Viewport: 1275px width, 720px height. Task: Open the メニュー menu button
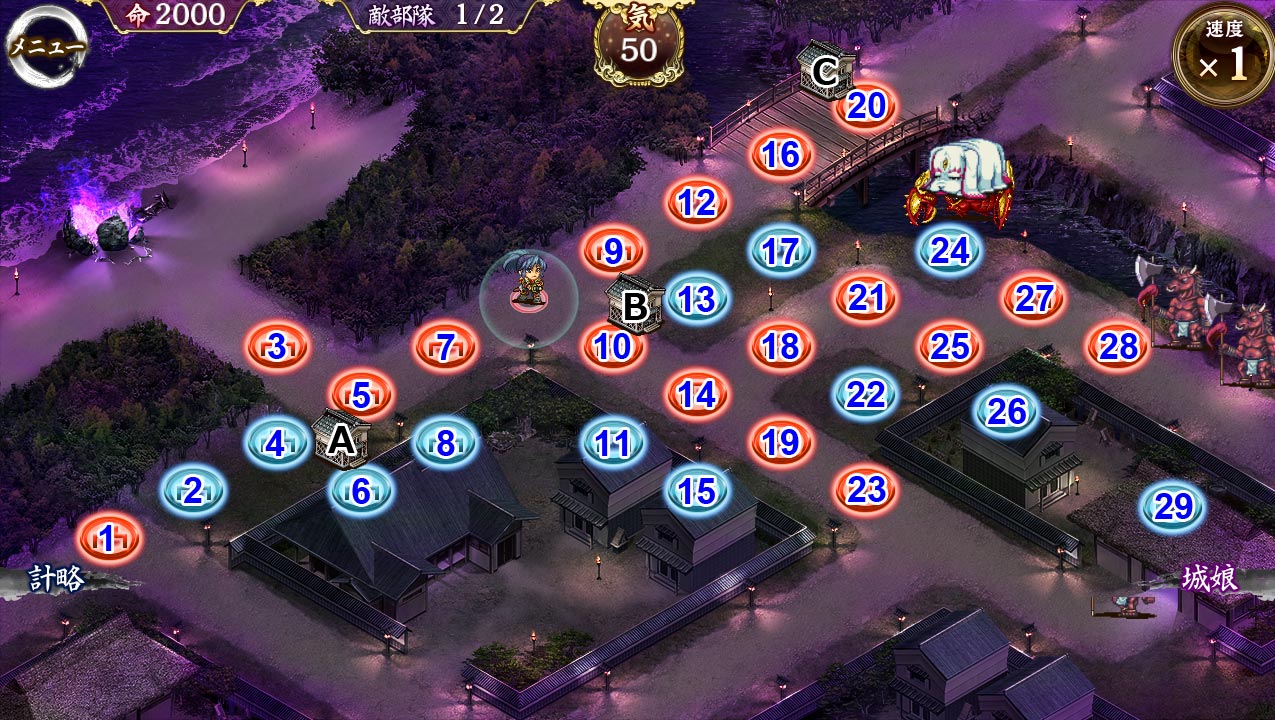point(47,46)
